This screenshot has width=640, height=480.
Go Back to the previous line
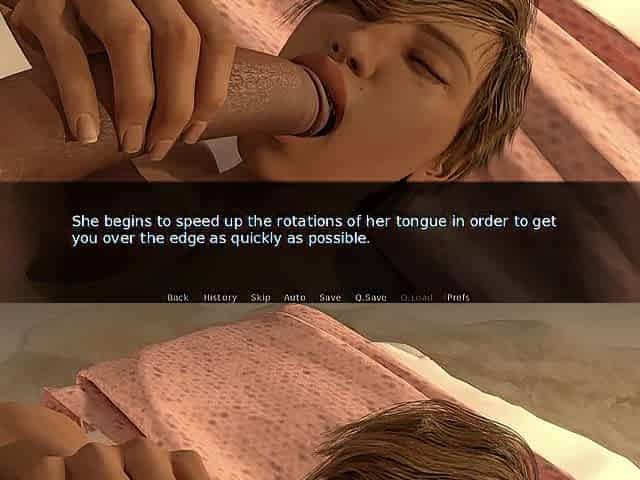(x=178, y=297)
